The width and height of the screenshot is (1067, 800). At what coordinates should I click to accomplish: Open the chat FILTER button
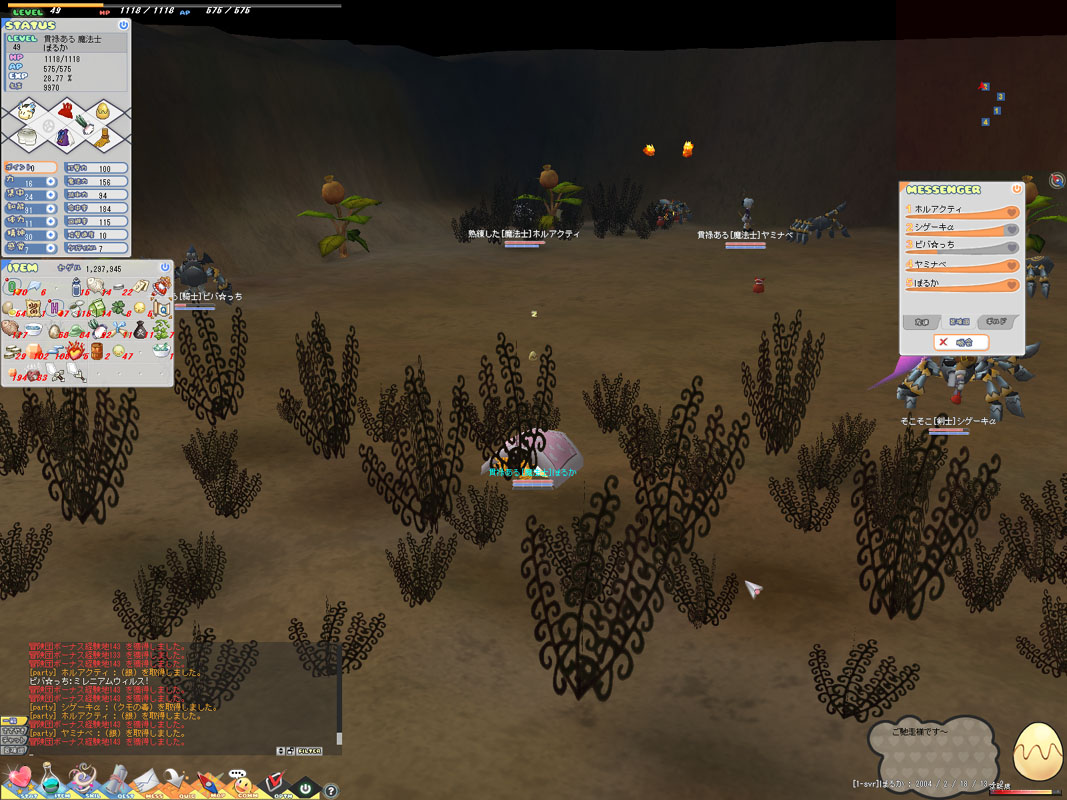point(309,751)
